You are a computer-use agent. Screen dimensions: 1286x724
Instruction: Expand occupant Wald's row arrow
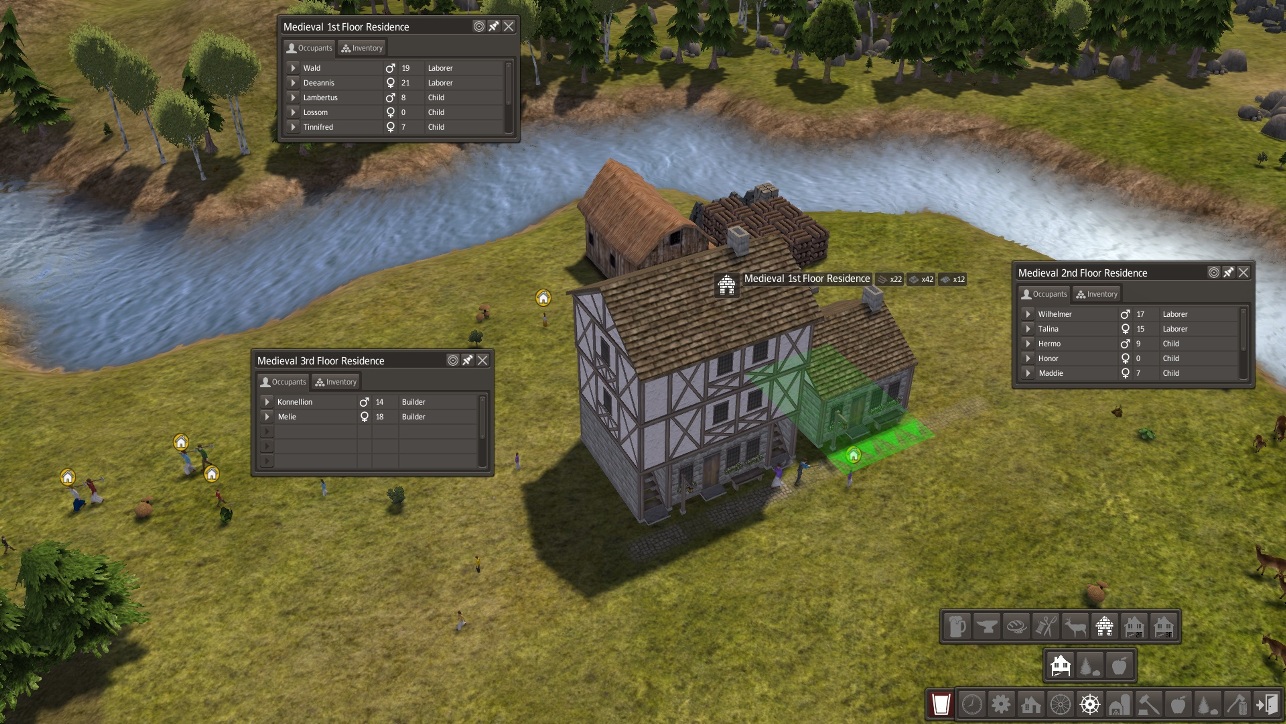pos(293,68)
